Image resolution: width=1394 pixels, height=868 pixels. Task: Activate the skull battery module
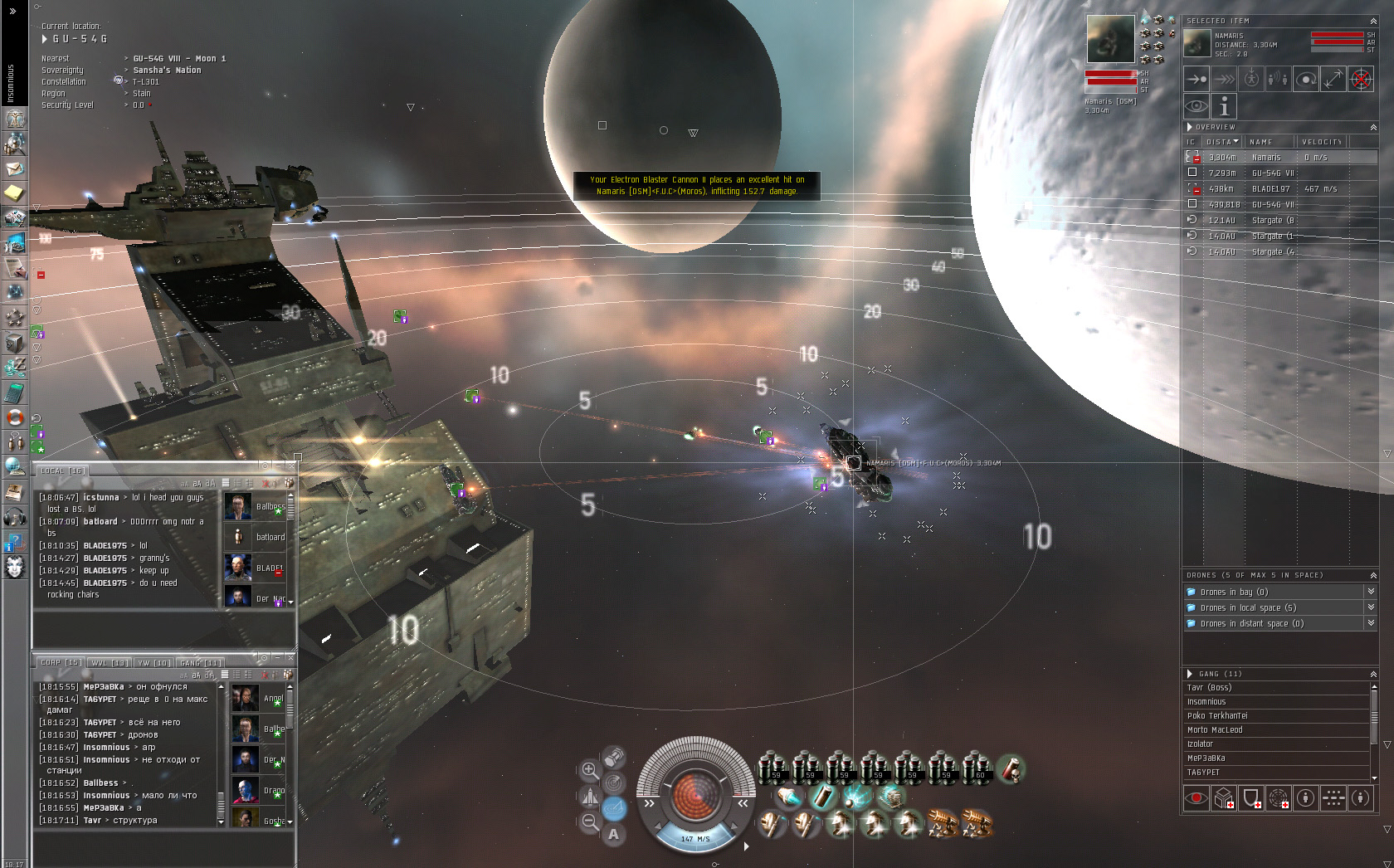coord(1011,769)
